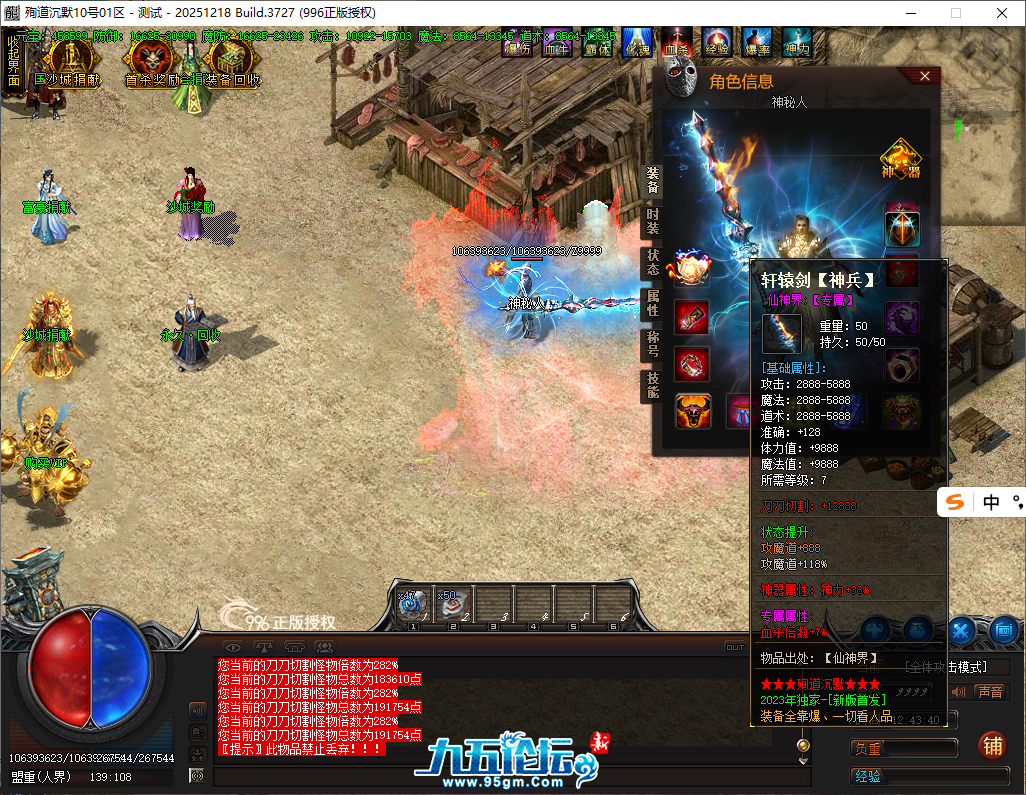This screenshot has height=795, width=1026.
Task: Open the 国沙城捐献 donation icon
Action: 67,60
